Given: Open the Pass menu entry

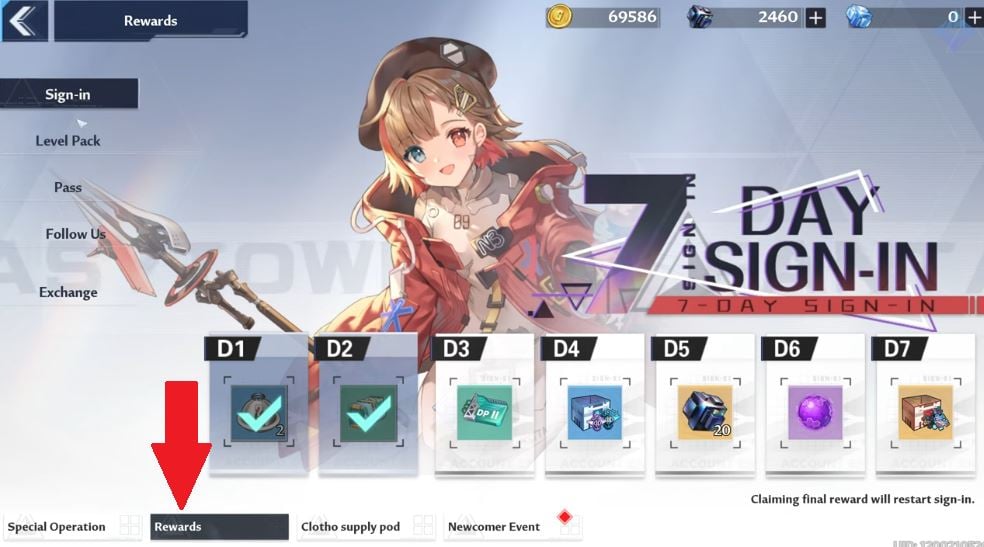Looking at the screenshot, I should [68, 187].
